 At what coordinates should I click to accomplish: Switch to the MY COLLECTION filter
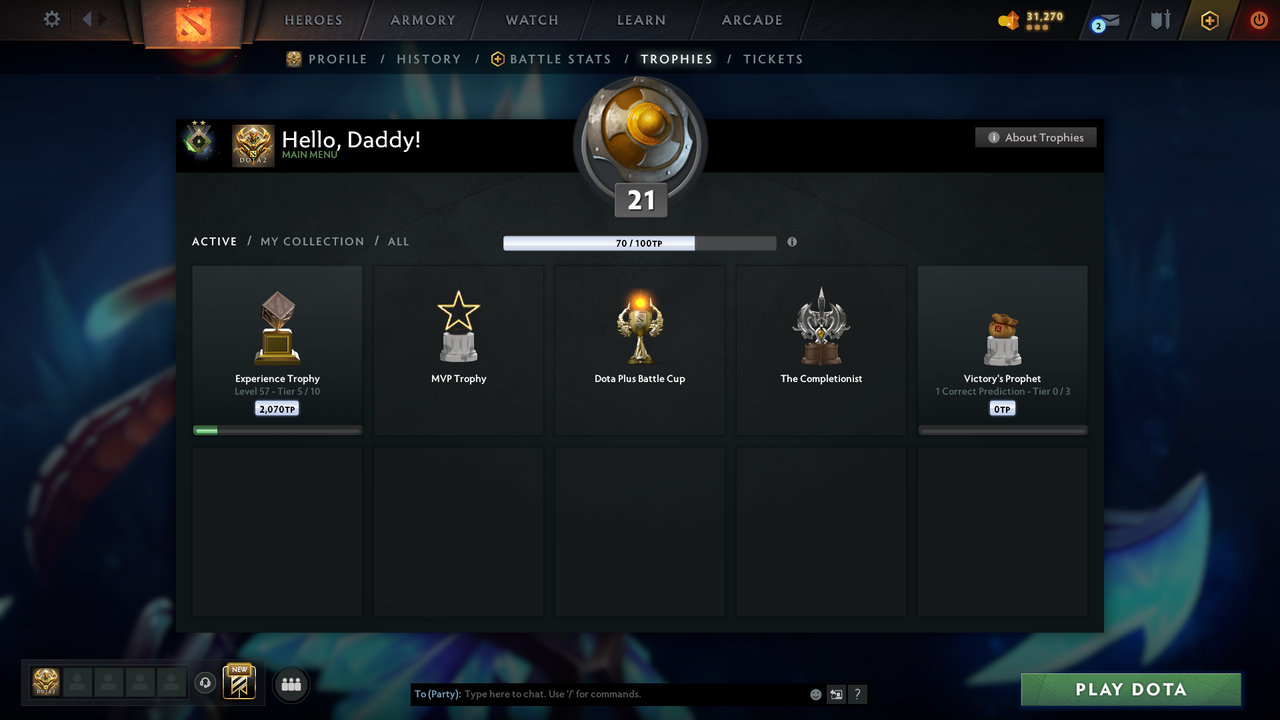(312, 241)
